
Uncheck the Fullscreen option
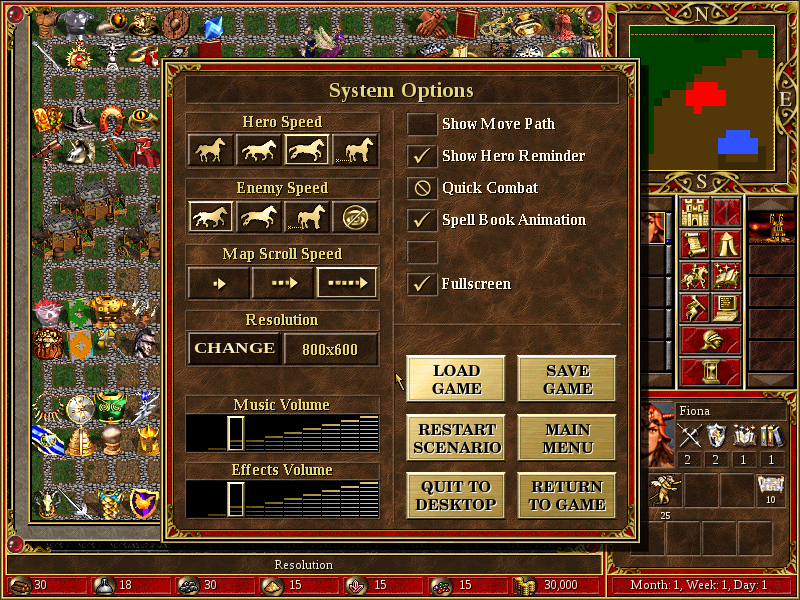422,284
